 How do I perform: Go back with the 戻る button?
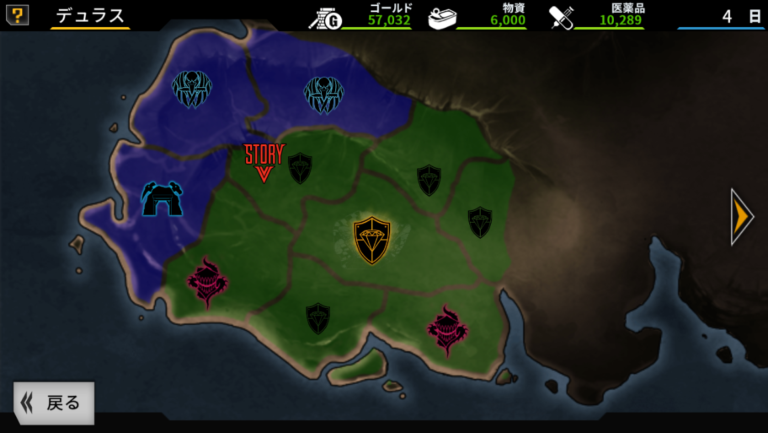click(54, 403)
